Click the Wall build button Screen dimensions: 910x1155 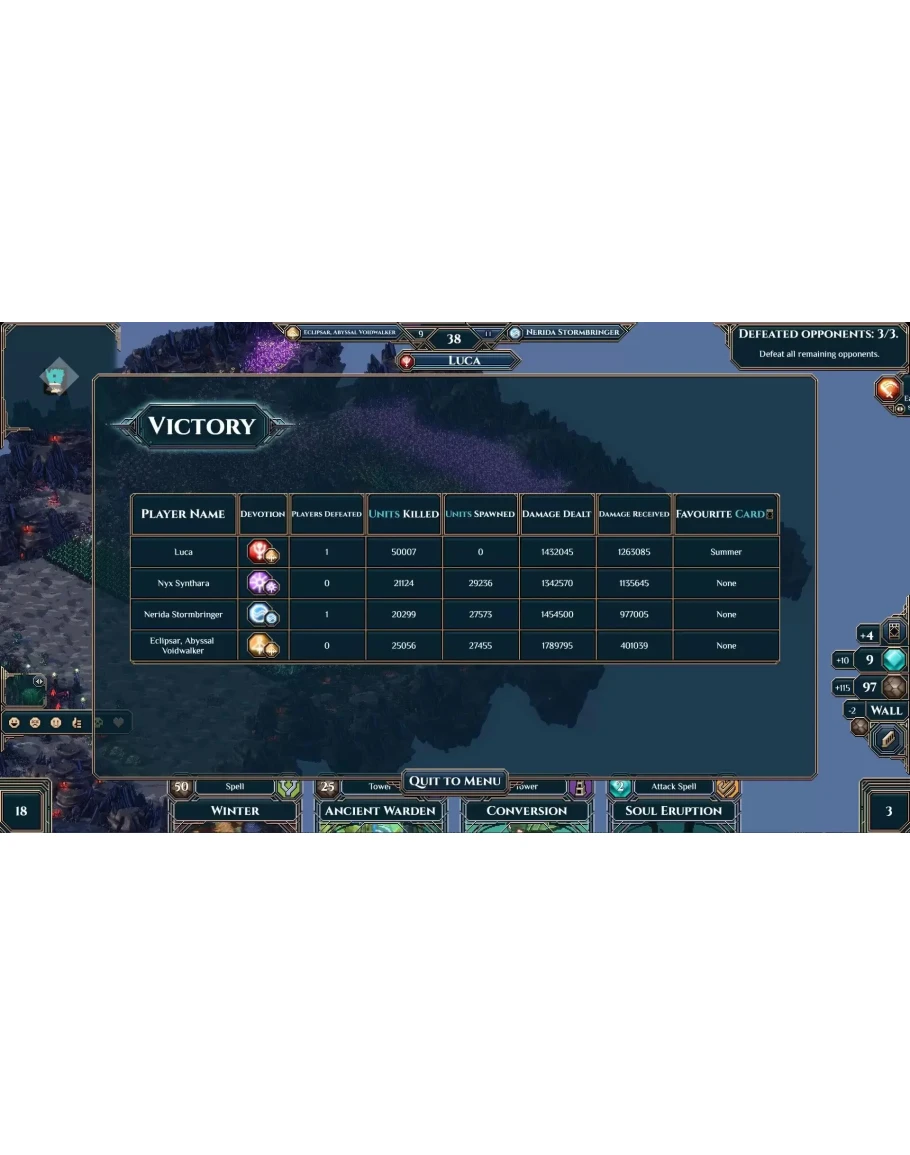pyautogui.click(x=885, y=710)
